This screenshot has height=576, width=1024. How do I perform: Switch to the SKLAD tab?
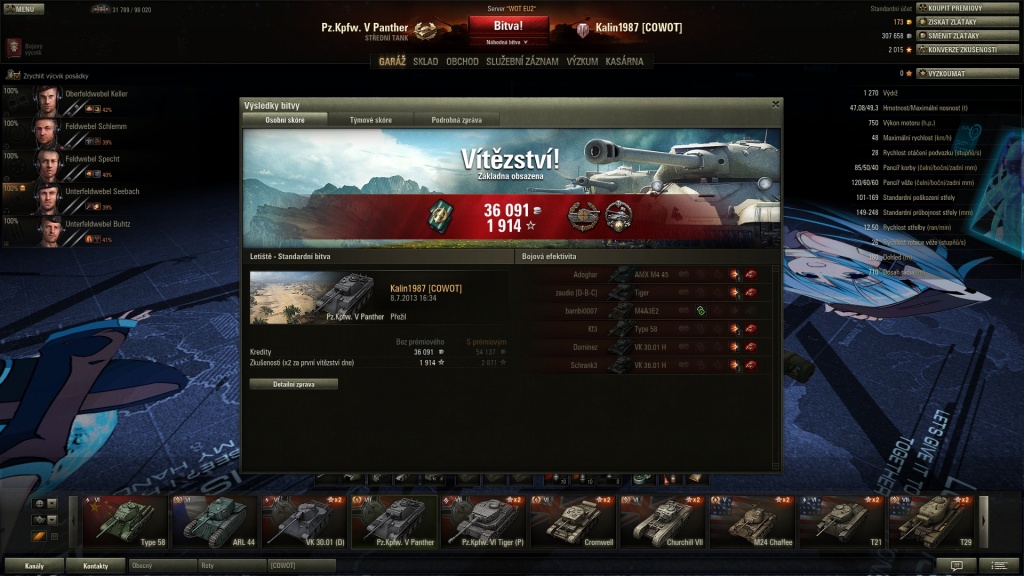click(x=425, y=61)
